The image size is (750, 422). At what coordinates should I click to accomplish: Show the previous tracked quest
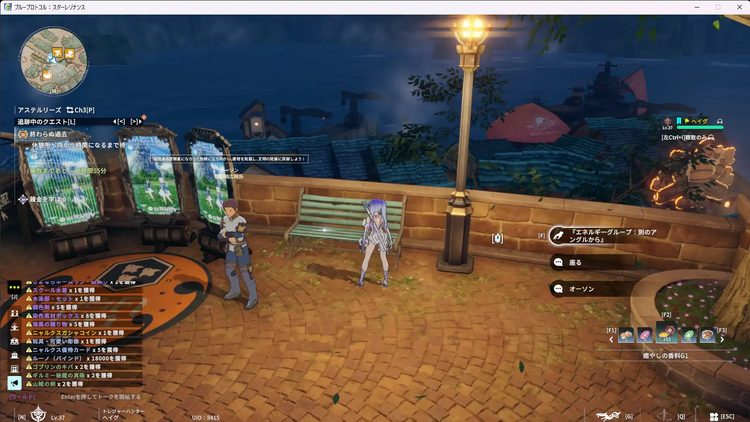(120, 121)
